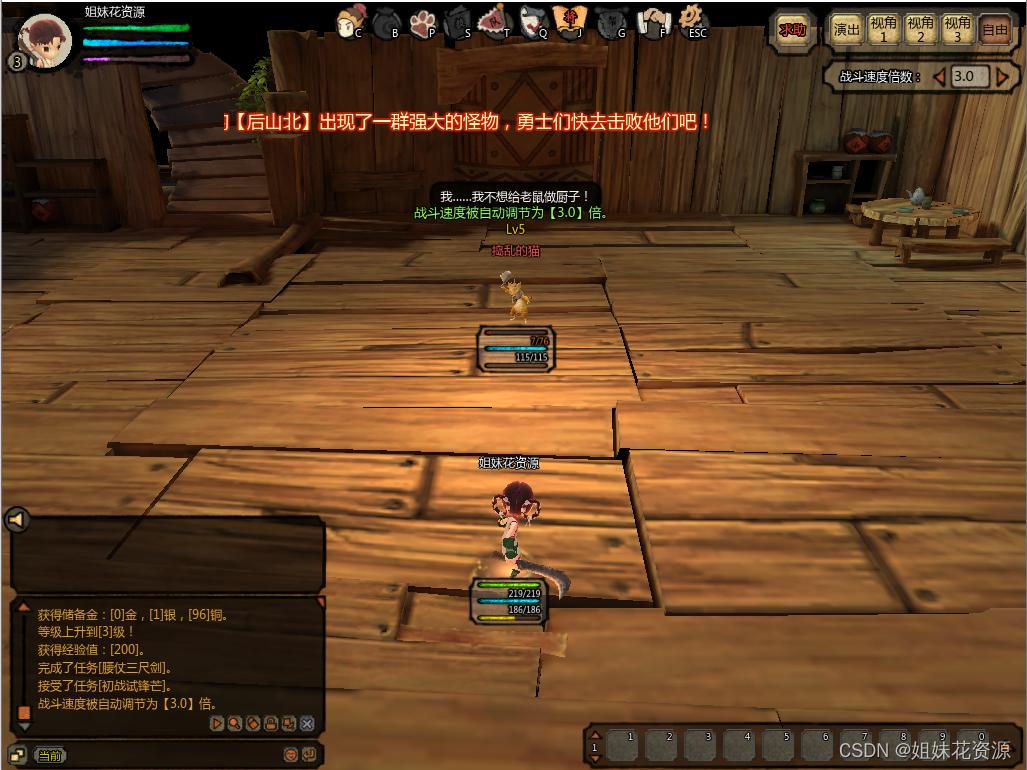
Task: Open the handshake icon labeled F
Action: [x=654, y=21]
